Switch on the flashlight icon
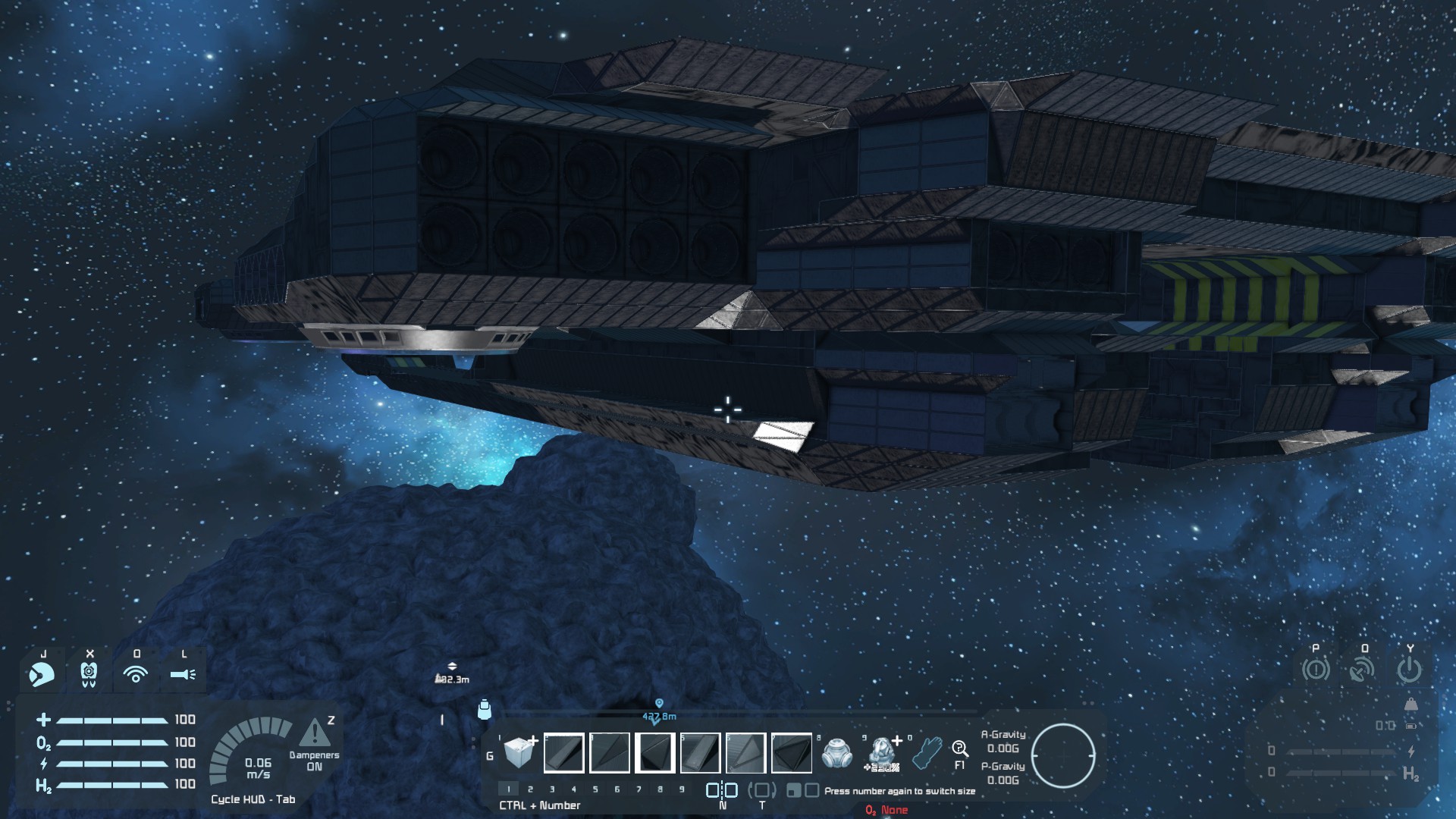This screenshot has height=819, width=1456. pyautogui.click(x=183, y=673)
